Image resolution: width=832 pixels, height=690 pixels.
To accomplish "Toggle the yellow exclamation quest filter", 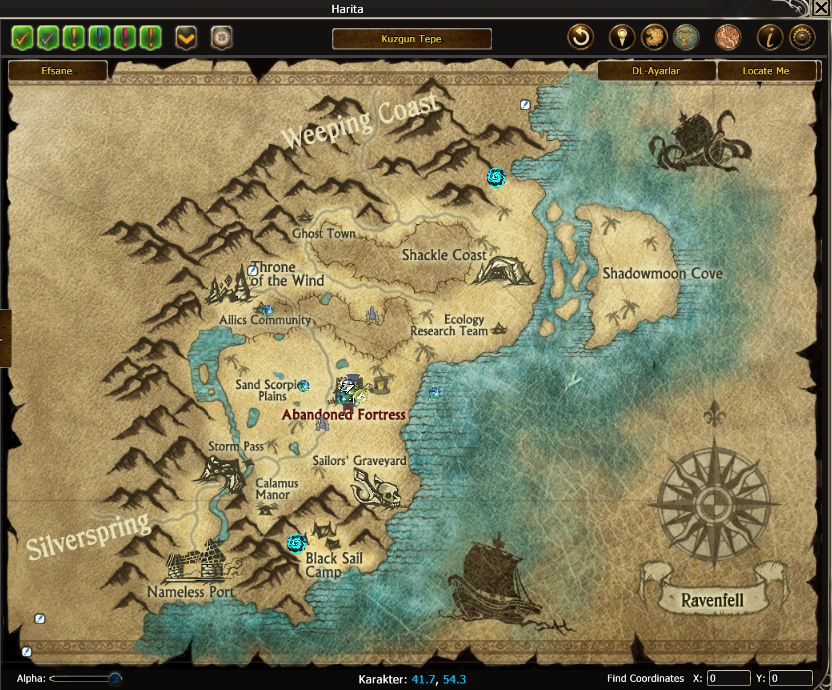I will point(73,38).
